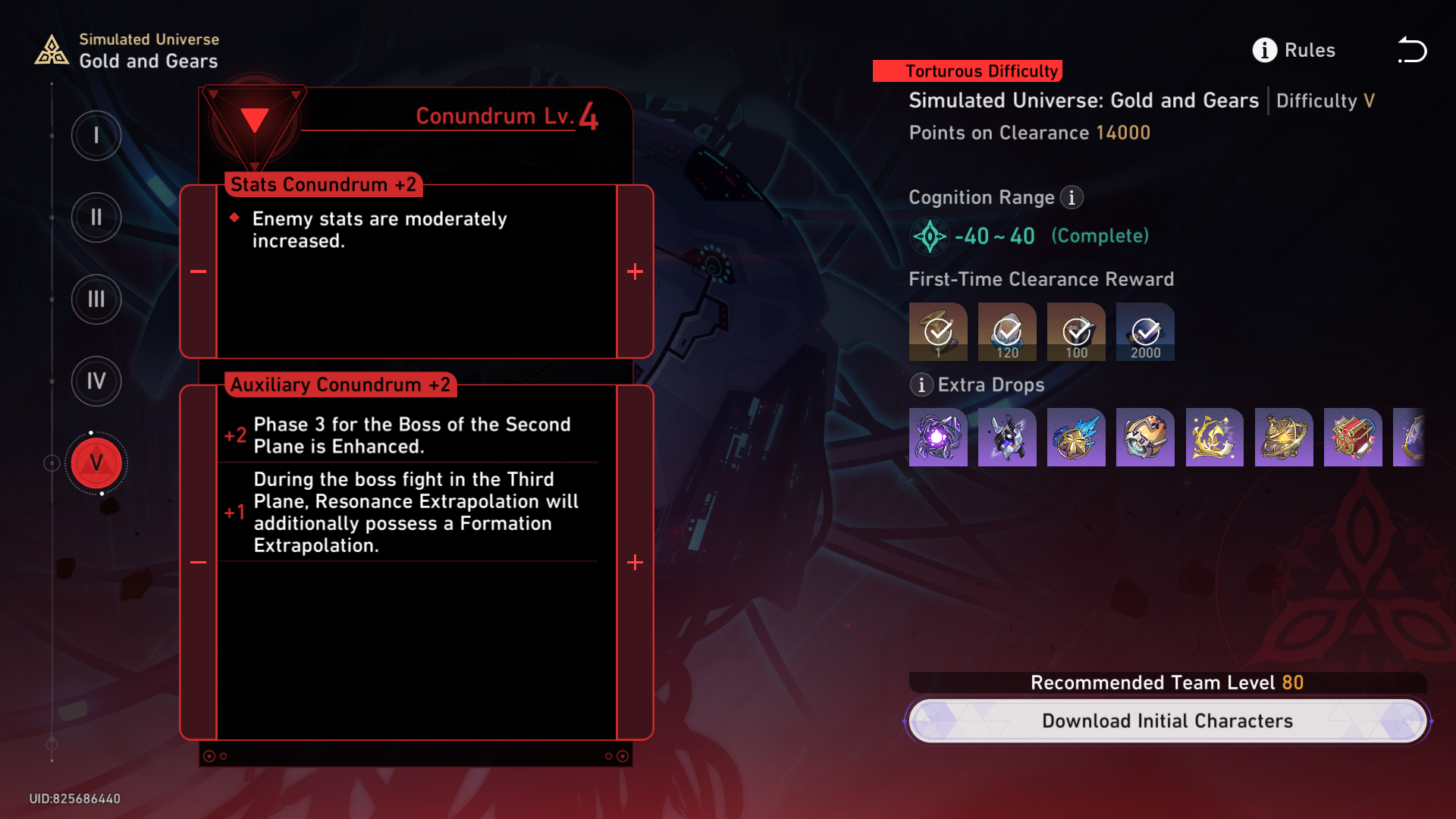Increase Stats Conundrum with the plus button
Viewport: 1456px width, 819px height.
635,271
